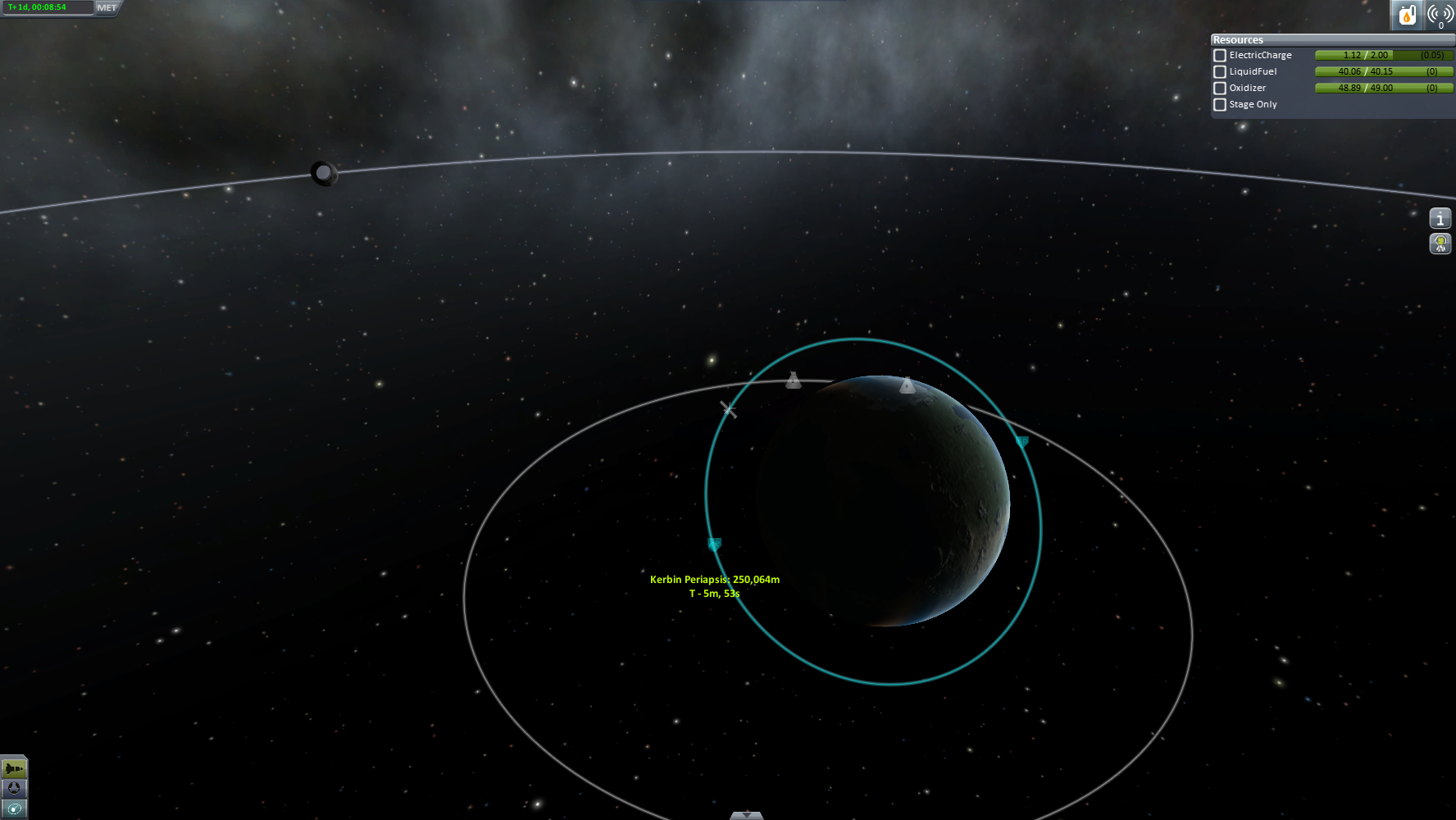Show the info panel with the i button
The image size is (1456, 820).
pos(1440,218)
